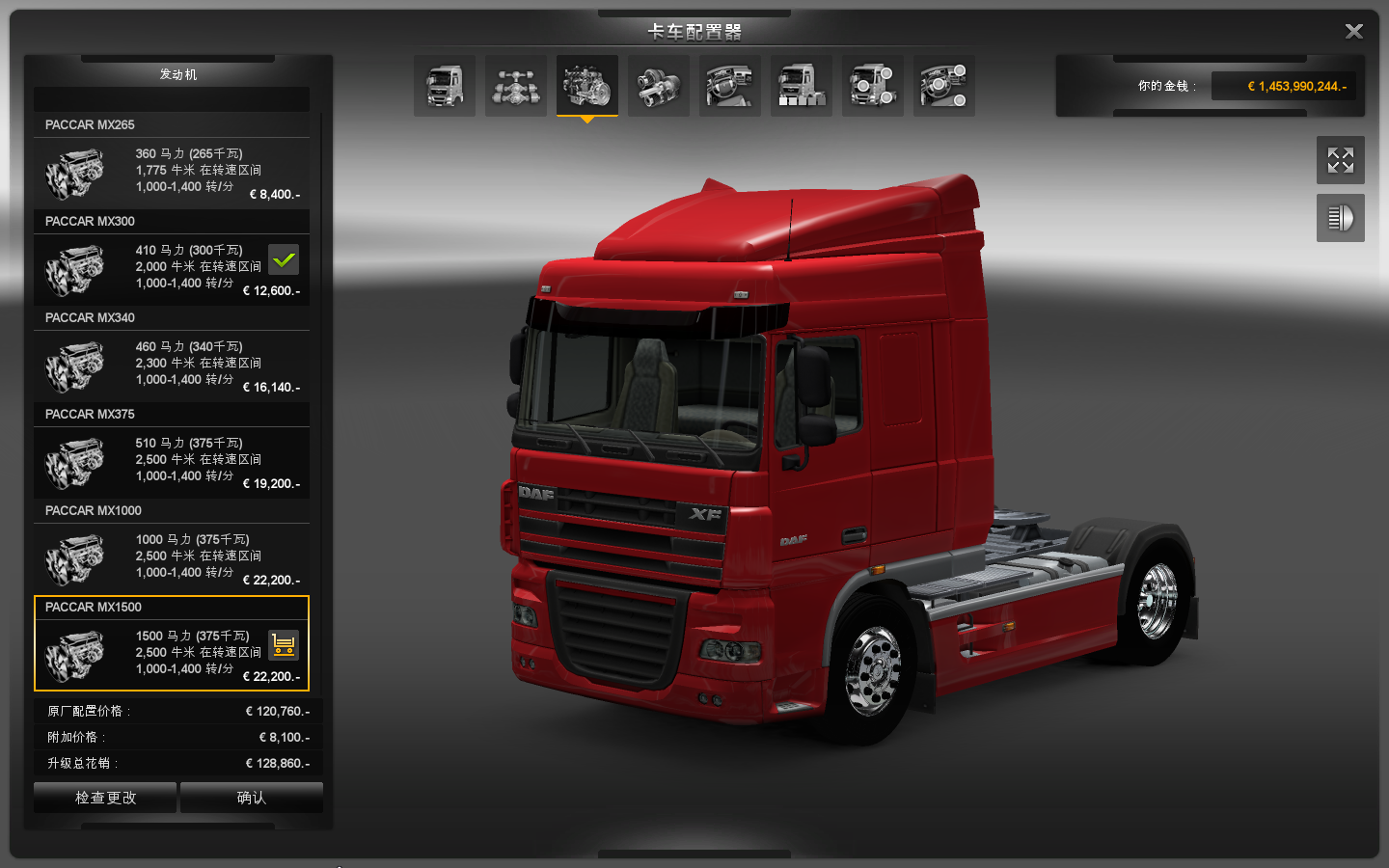
Task: Select the engine category tab
Action: (587, 86)
